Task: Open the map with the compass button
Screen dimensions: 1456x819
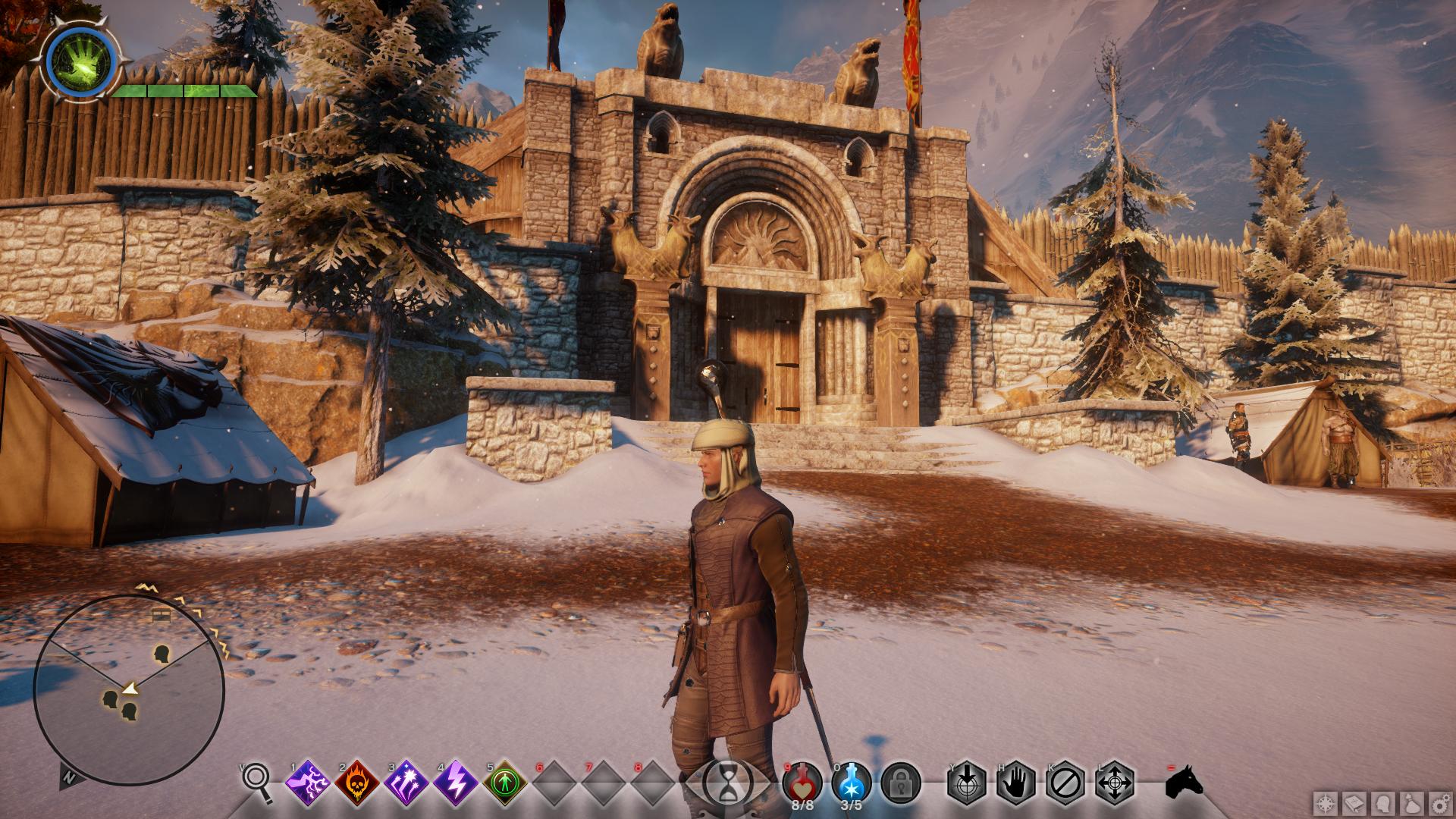Action: click(x=1326, y=803)
